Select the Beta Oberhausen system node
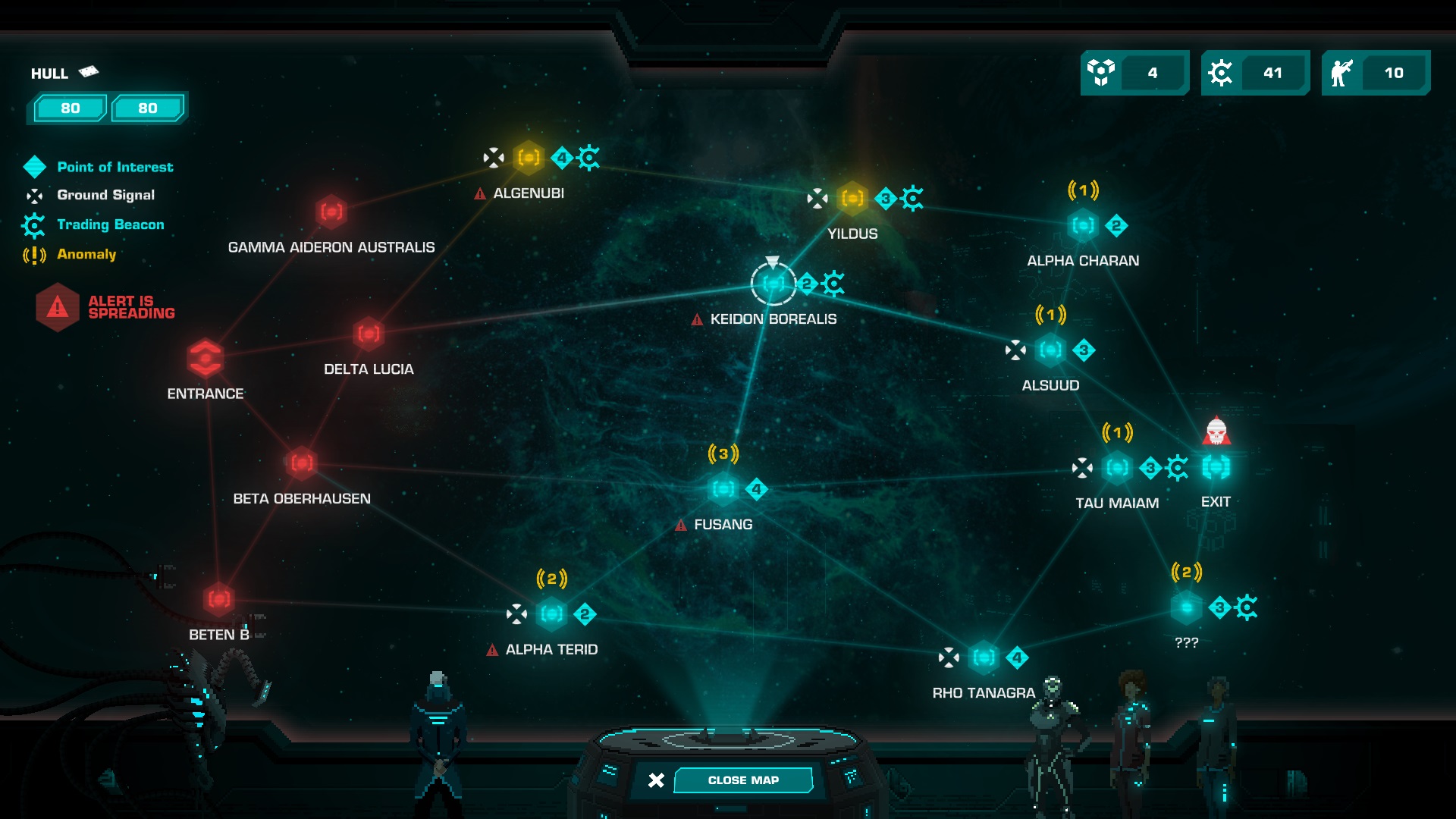1456x819 pixels. [x=302, y=463]
